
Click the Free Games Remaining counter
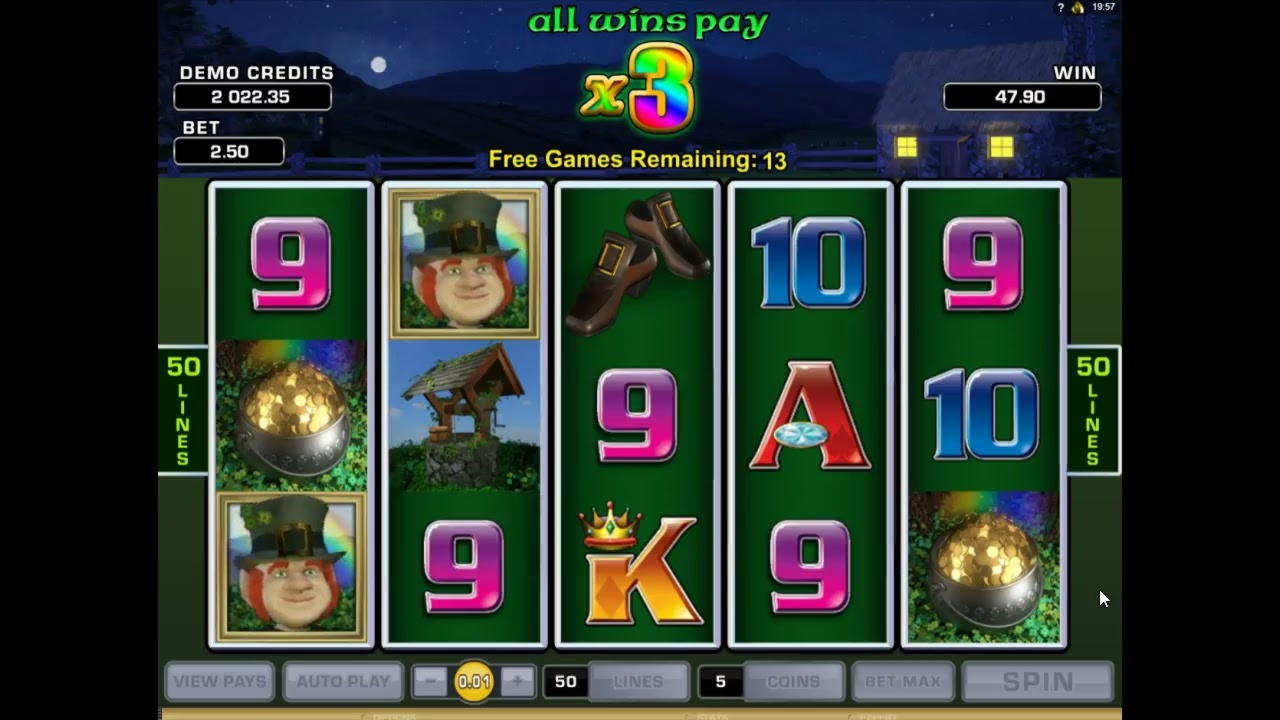(x=637, y=158)
